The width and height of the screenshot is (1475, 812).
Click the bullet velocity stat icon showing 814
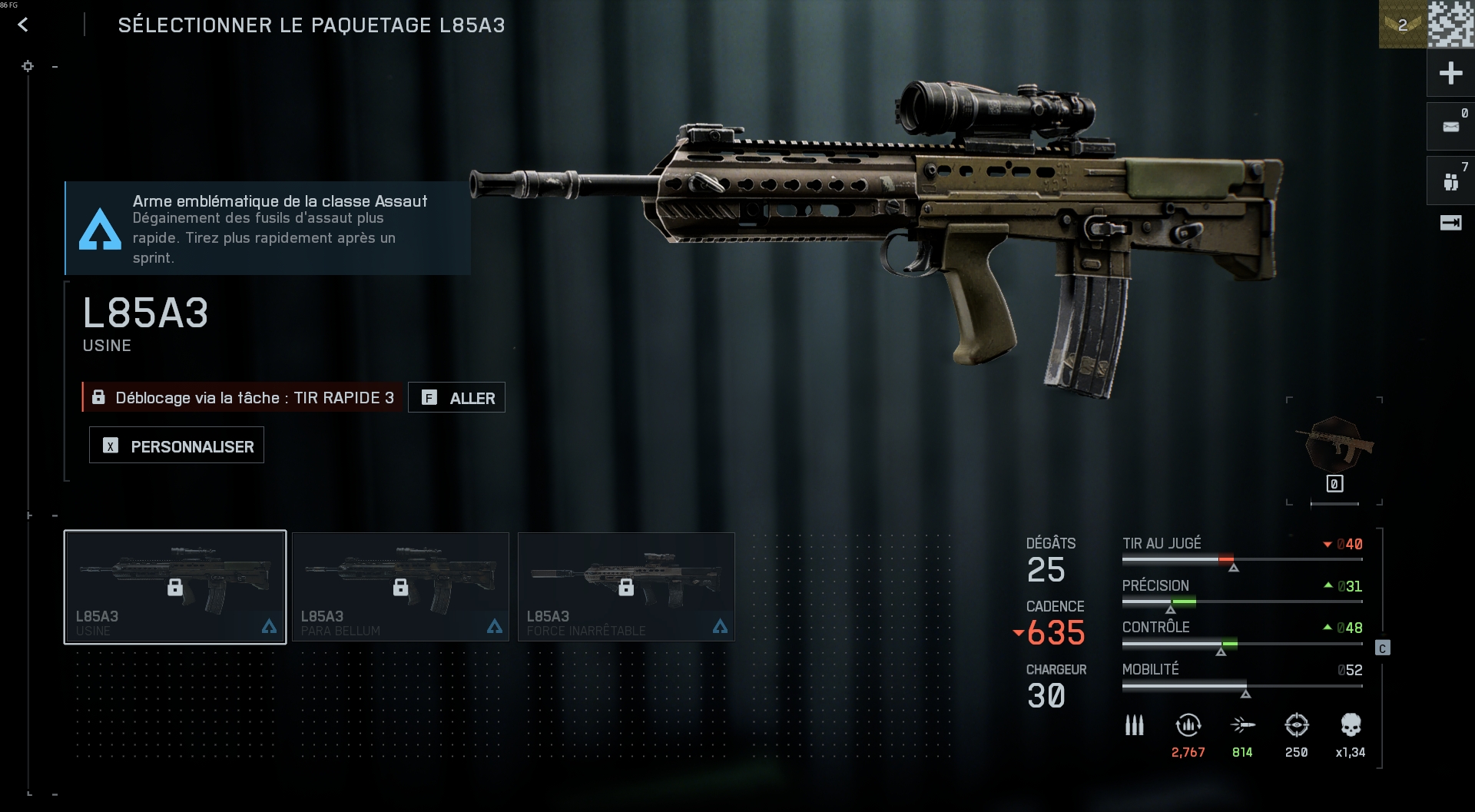1244,725
